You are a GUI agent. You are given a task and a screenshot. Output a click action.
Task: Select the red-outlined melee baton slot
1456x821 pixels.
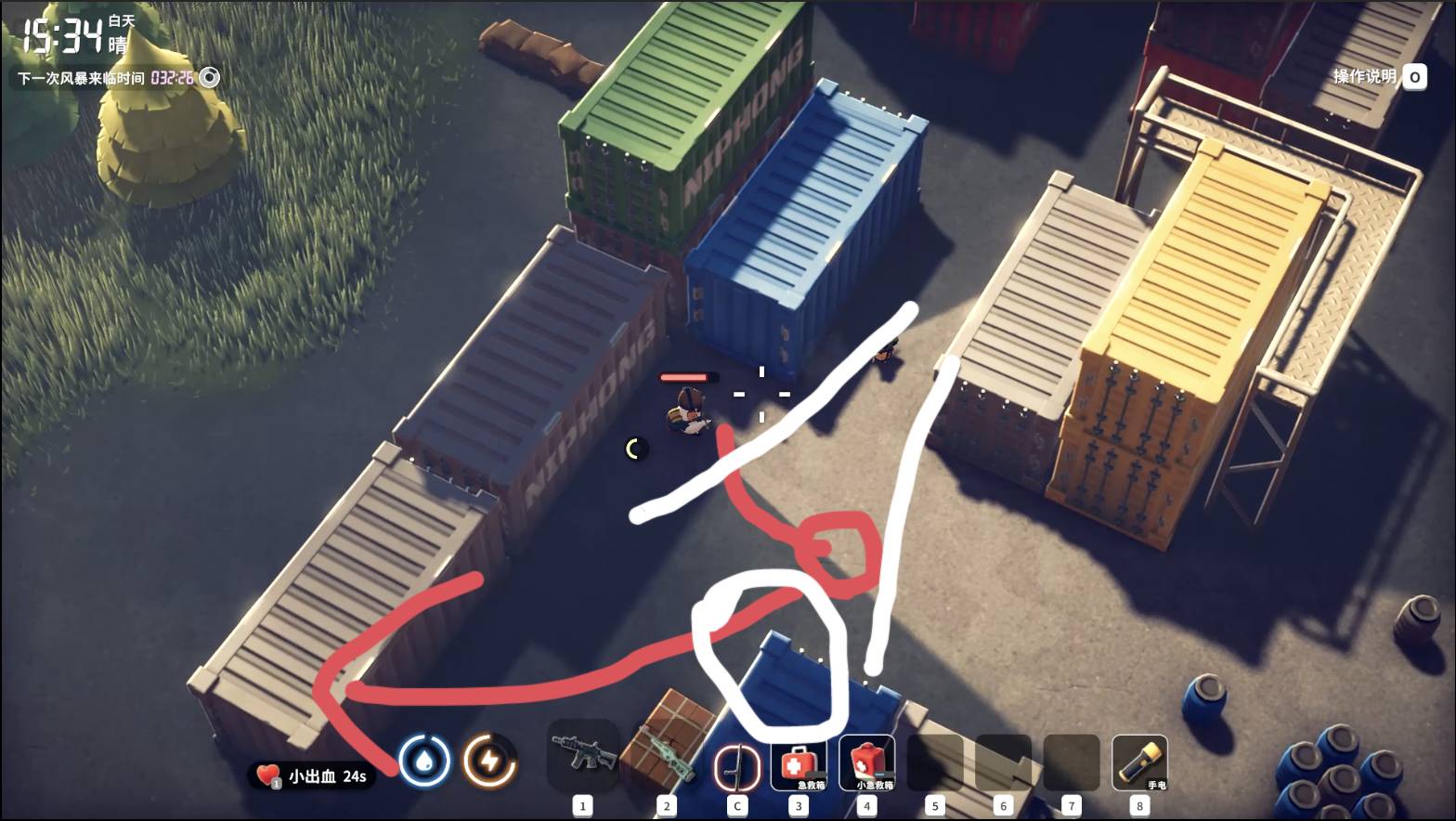pos(736,767)
